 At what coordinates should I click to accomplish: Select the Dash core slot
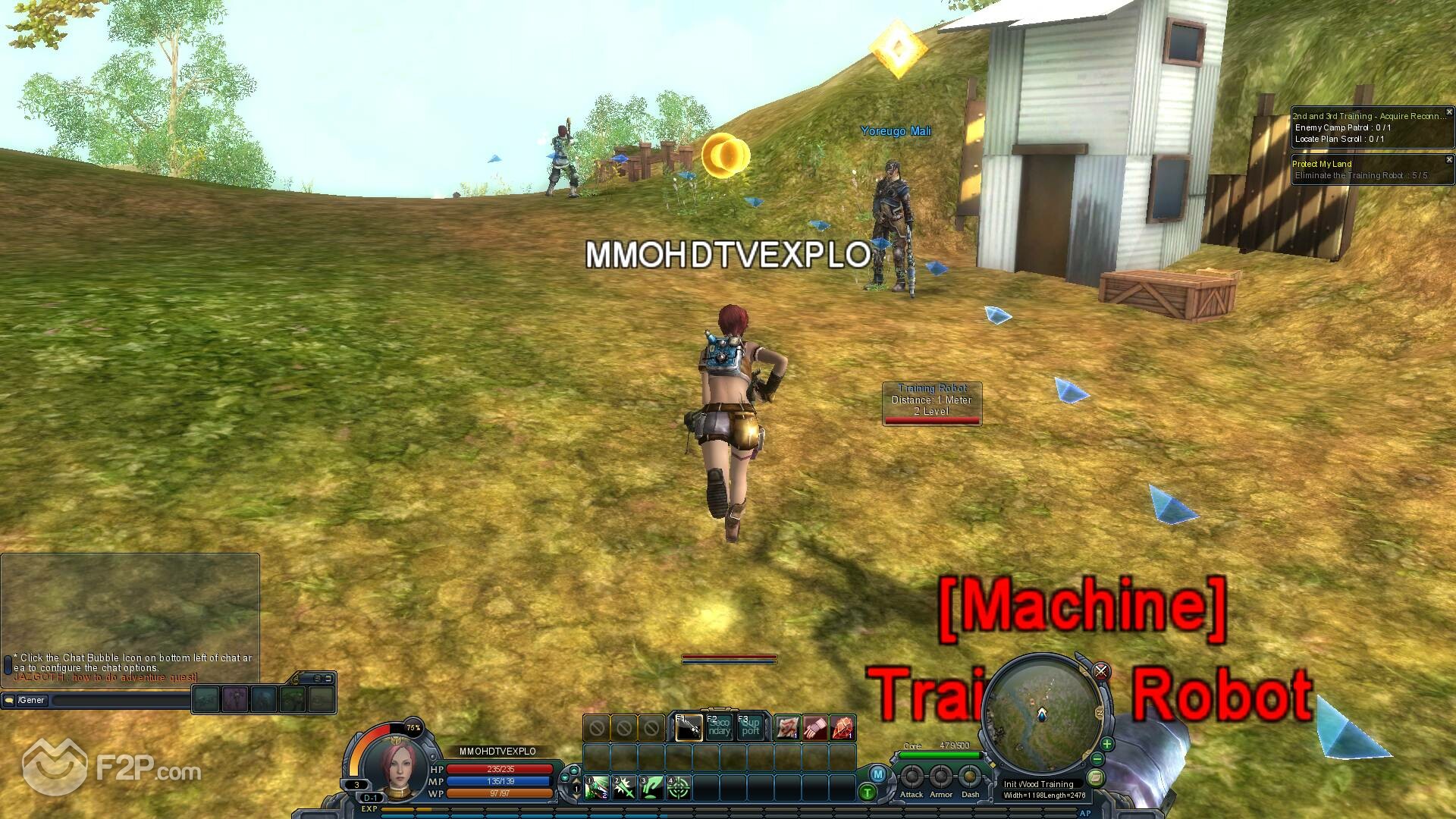(970, 777)
